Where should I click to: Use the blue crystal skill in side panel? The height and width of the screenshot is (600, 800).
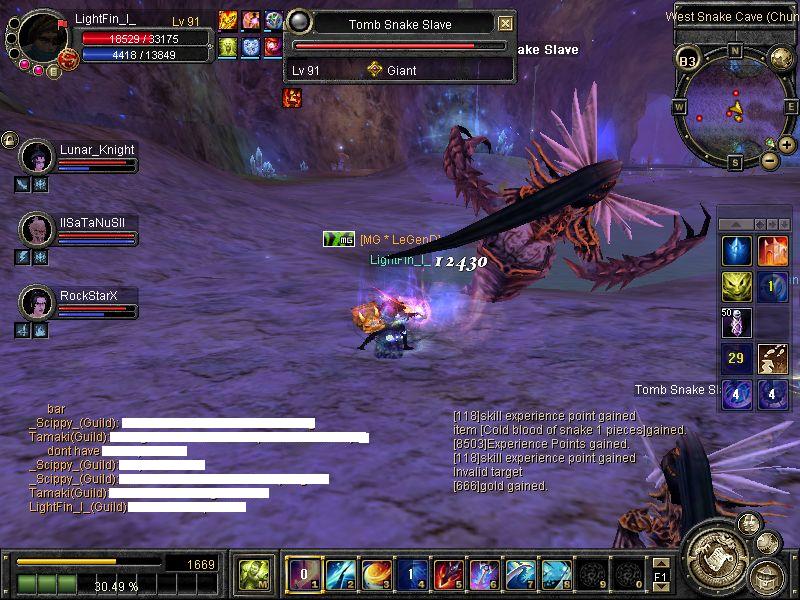[737, 251]
